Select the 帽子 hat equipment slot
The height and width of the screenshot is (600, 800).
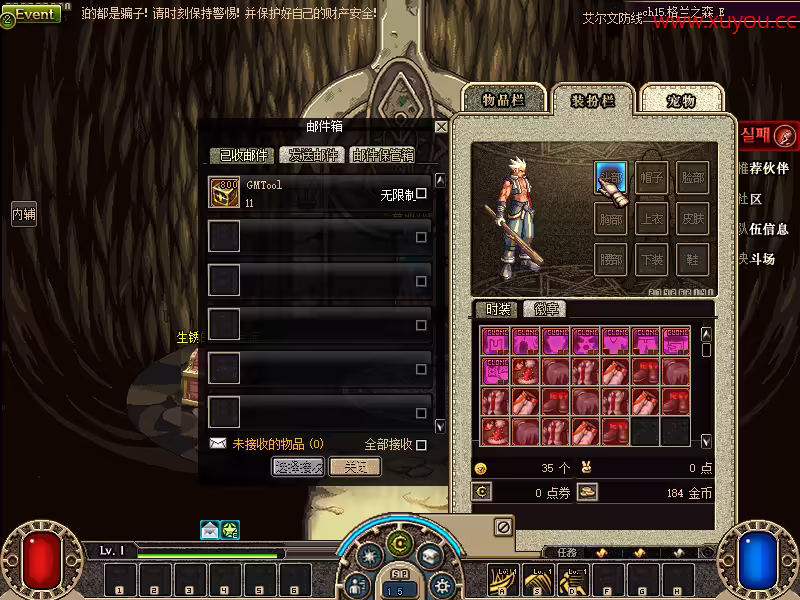point(652,177)
